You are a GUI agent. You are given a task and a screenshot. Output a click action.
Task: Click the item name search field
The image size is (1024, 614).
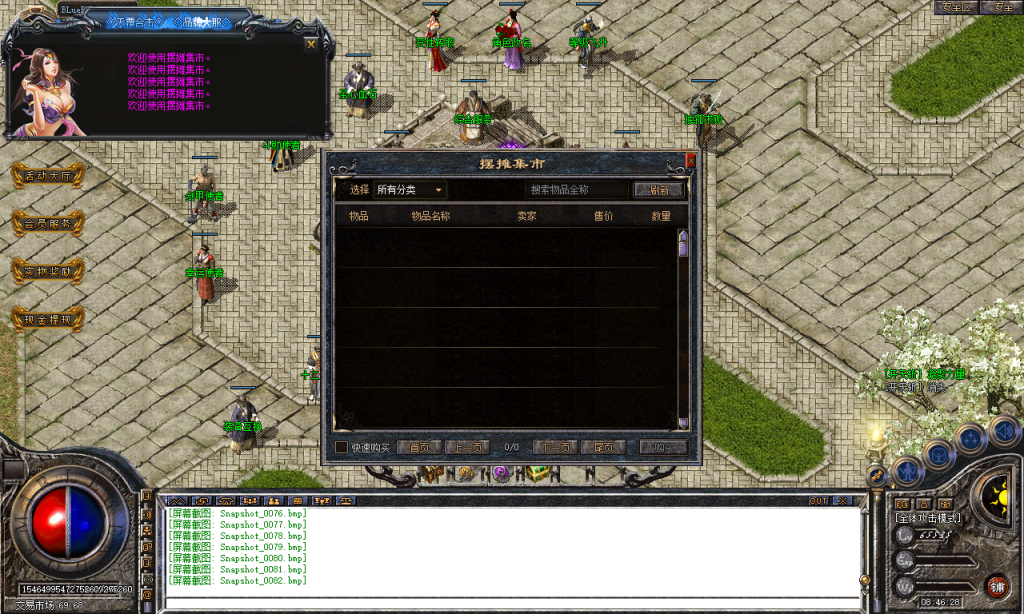coord(578,189)
